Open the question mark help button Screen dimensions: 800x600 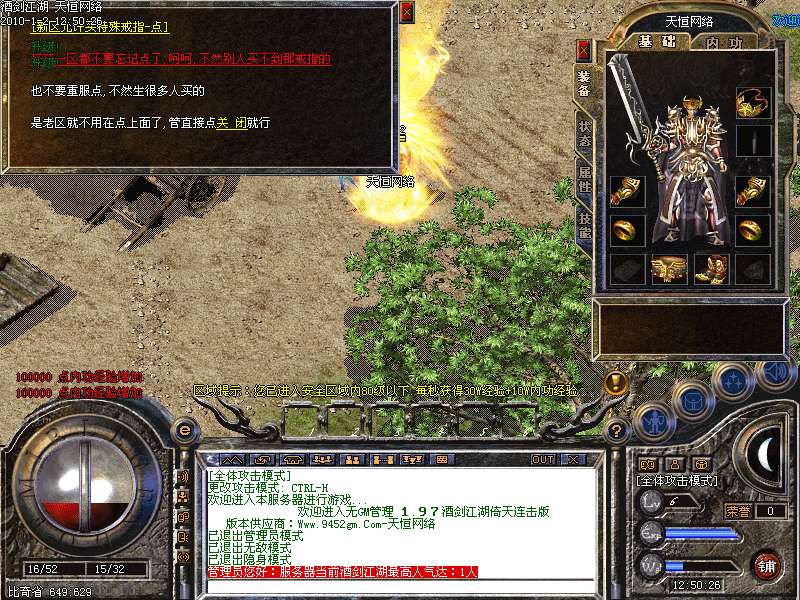coord(618,431)
